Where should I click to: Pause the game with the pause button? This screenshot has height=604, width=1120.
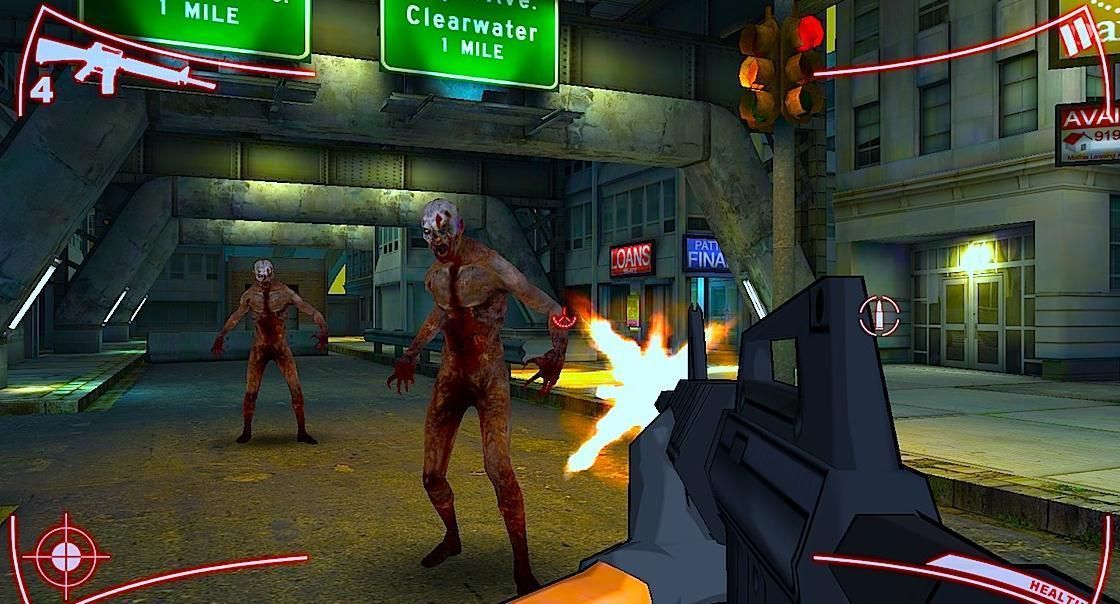click(x=1073, y=36)
